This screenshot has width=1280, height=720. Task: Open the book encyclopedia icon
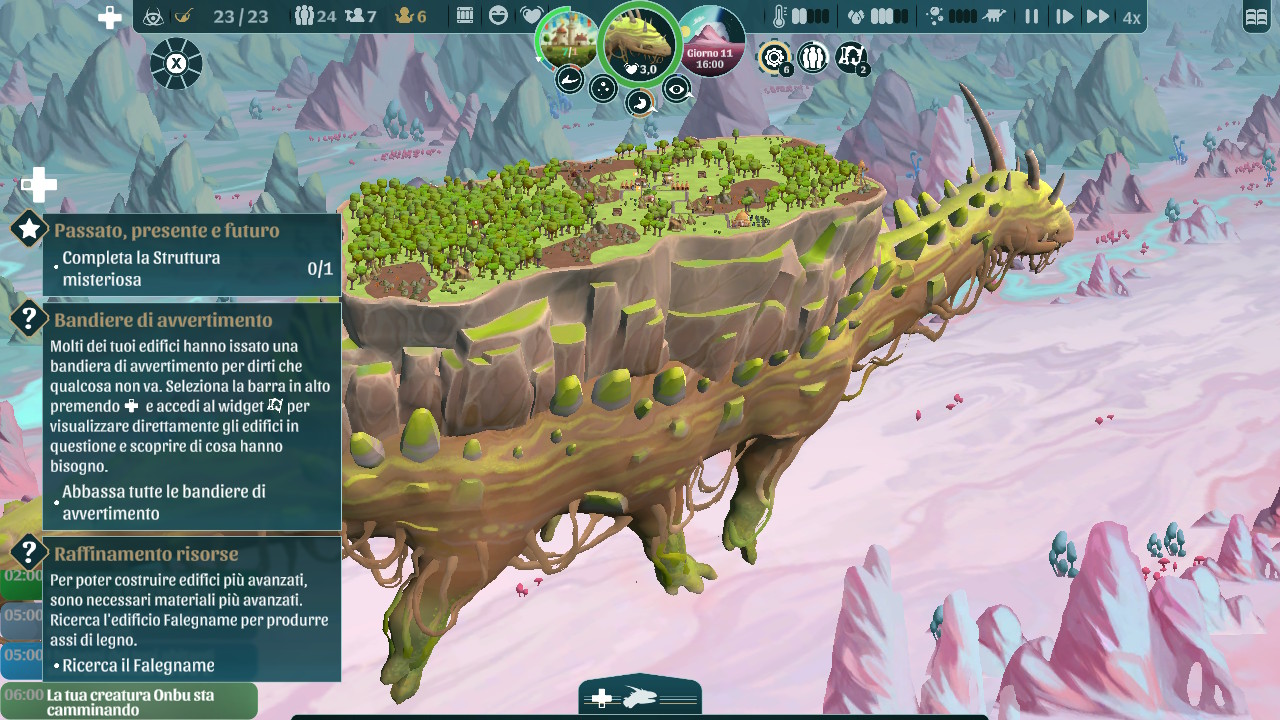1256,17
